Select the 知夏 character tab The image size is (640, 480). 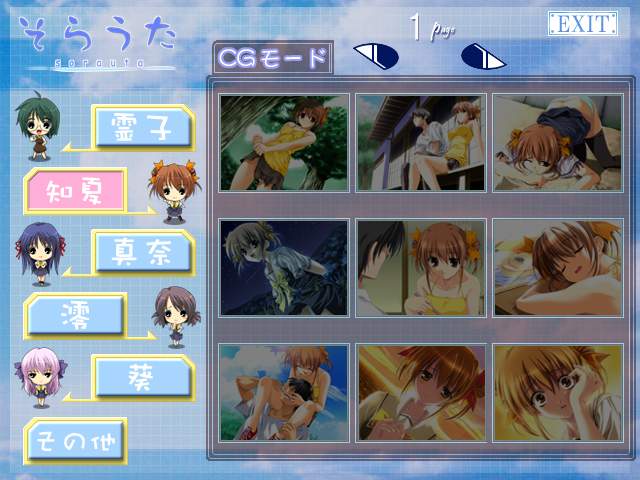(75, 187)
